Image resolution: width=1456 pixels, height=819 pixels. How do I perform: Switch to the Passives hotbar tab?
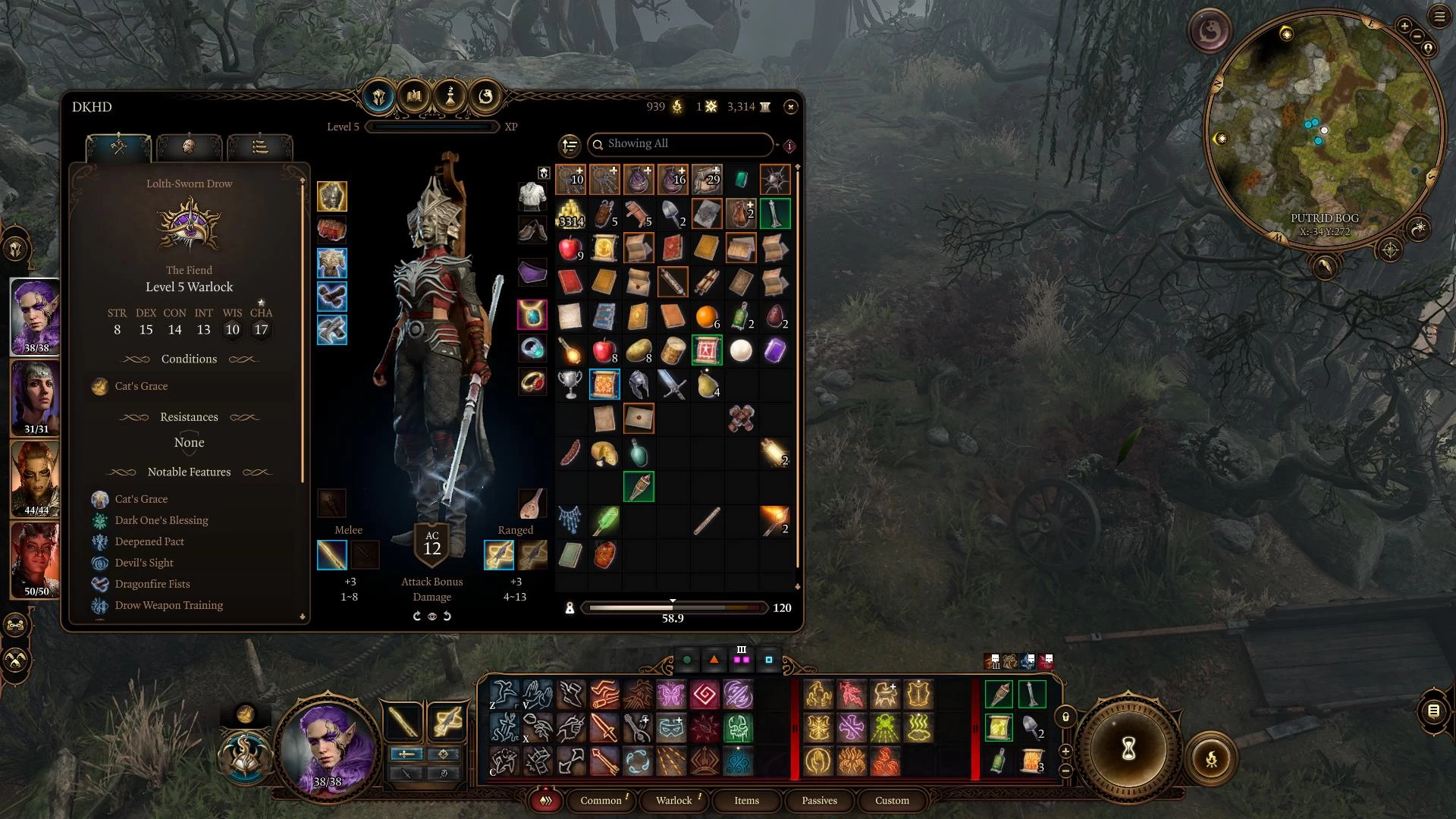pos(819,800)
